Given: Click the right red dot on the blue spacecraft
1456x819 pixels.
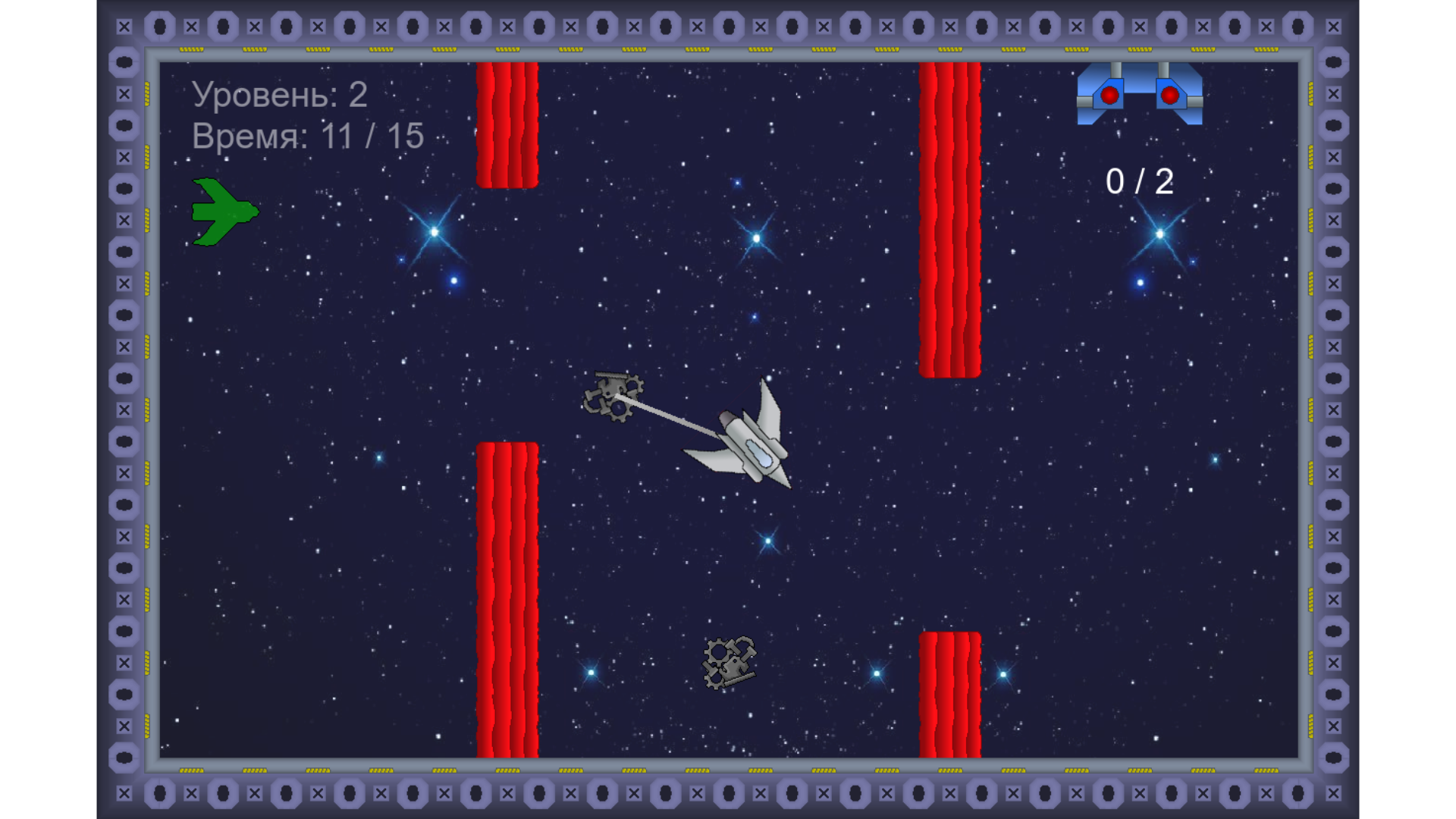Looking at the screenshot, I should click(1169, 96).
